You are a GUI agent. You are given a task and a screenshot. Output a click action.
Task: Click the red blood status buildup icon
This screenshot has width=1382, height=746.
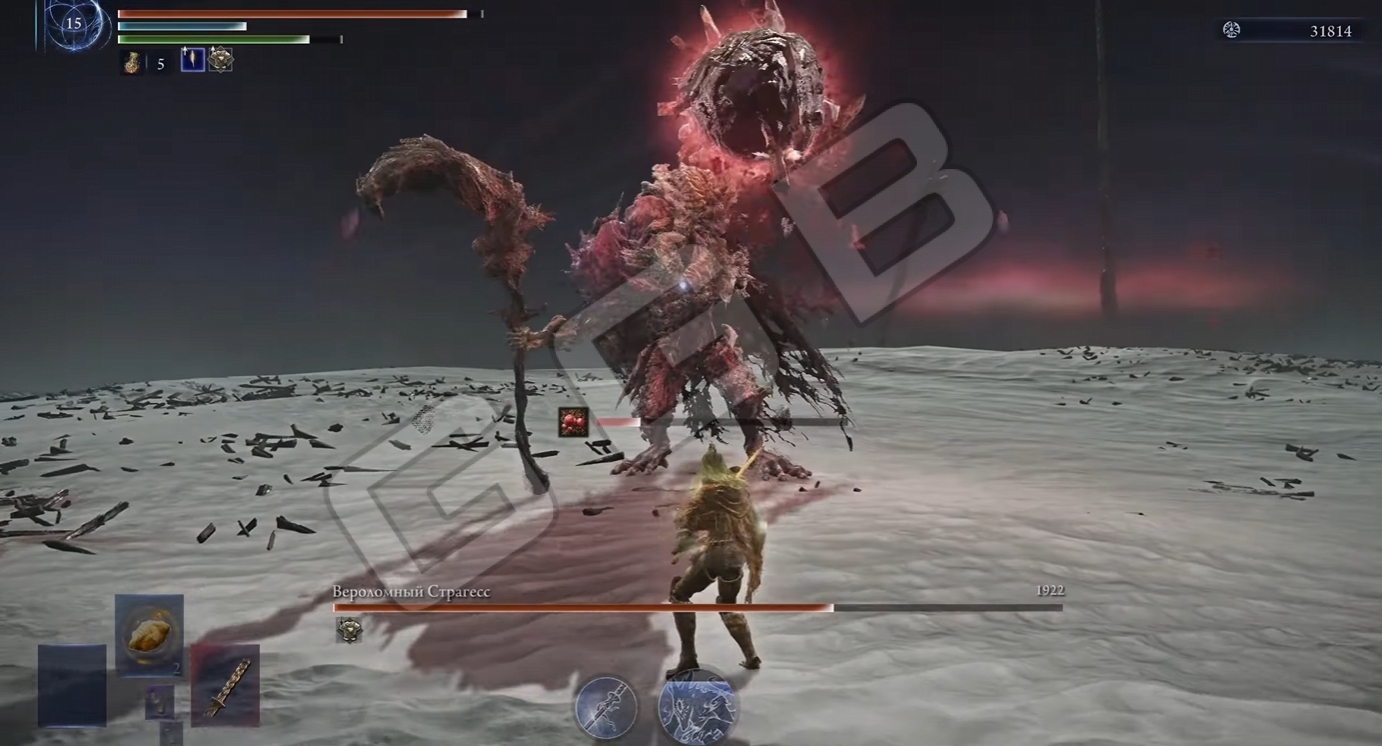[x=573, y=422]
